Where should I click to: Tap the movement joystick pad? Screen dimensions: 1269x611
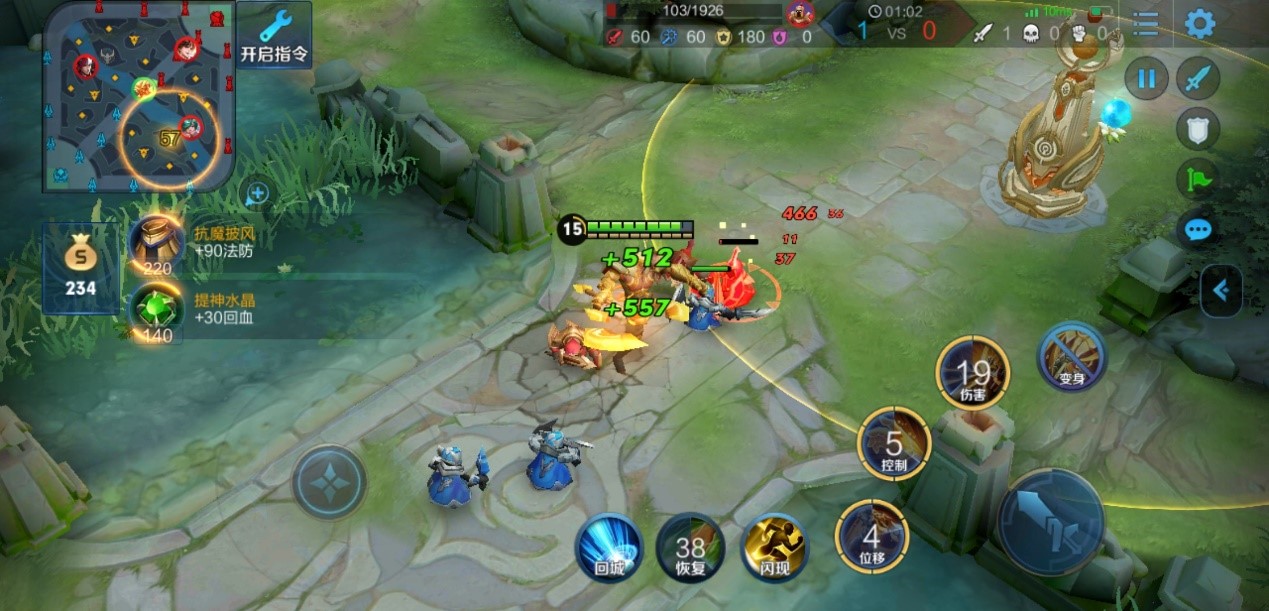(x=329, y=482)
